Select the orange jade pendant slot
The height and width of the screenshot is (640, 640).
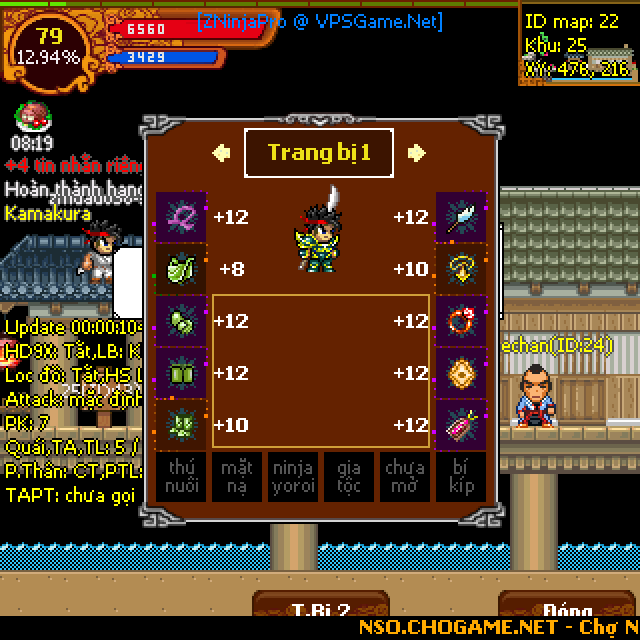click(x=461, y=373)
